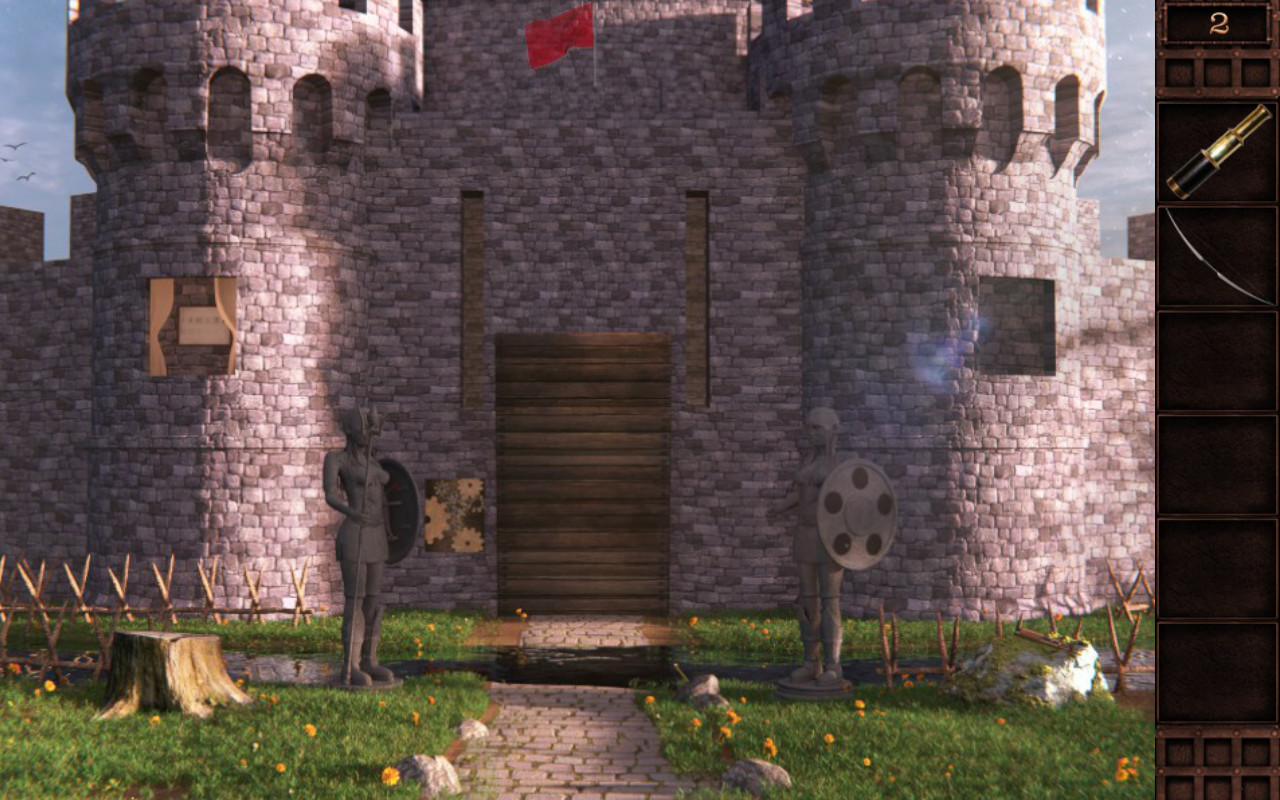Examine the gear puzzle panel on the wall
The image size is (1280, 800).
coord(456,513)
